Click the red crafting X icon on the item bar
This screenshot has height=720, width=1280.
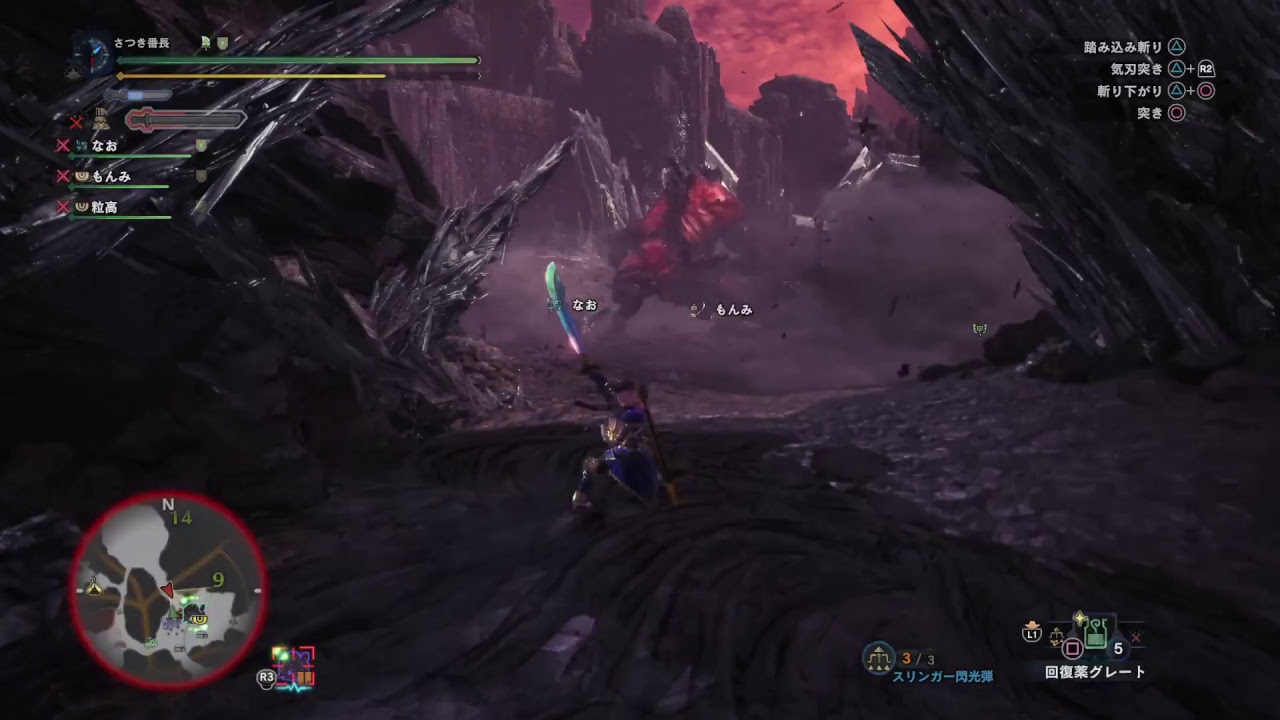coord(1135,637)
